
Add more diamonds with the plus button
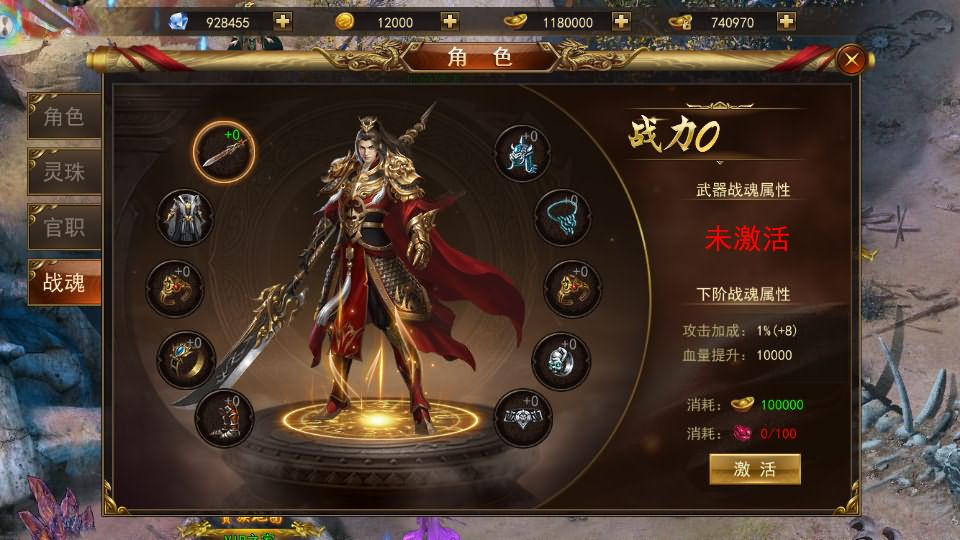[283, 21]
